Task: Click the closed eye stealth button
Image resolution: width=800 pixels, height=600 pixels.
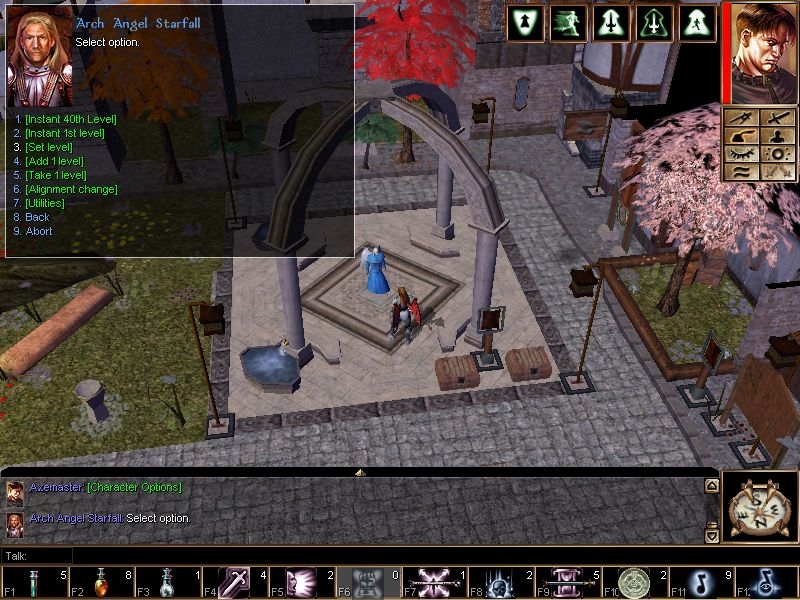Action: 741,154
